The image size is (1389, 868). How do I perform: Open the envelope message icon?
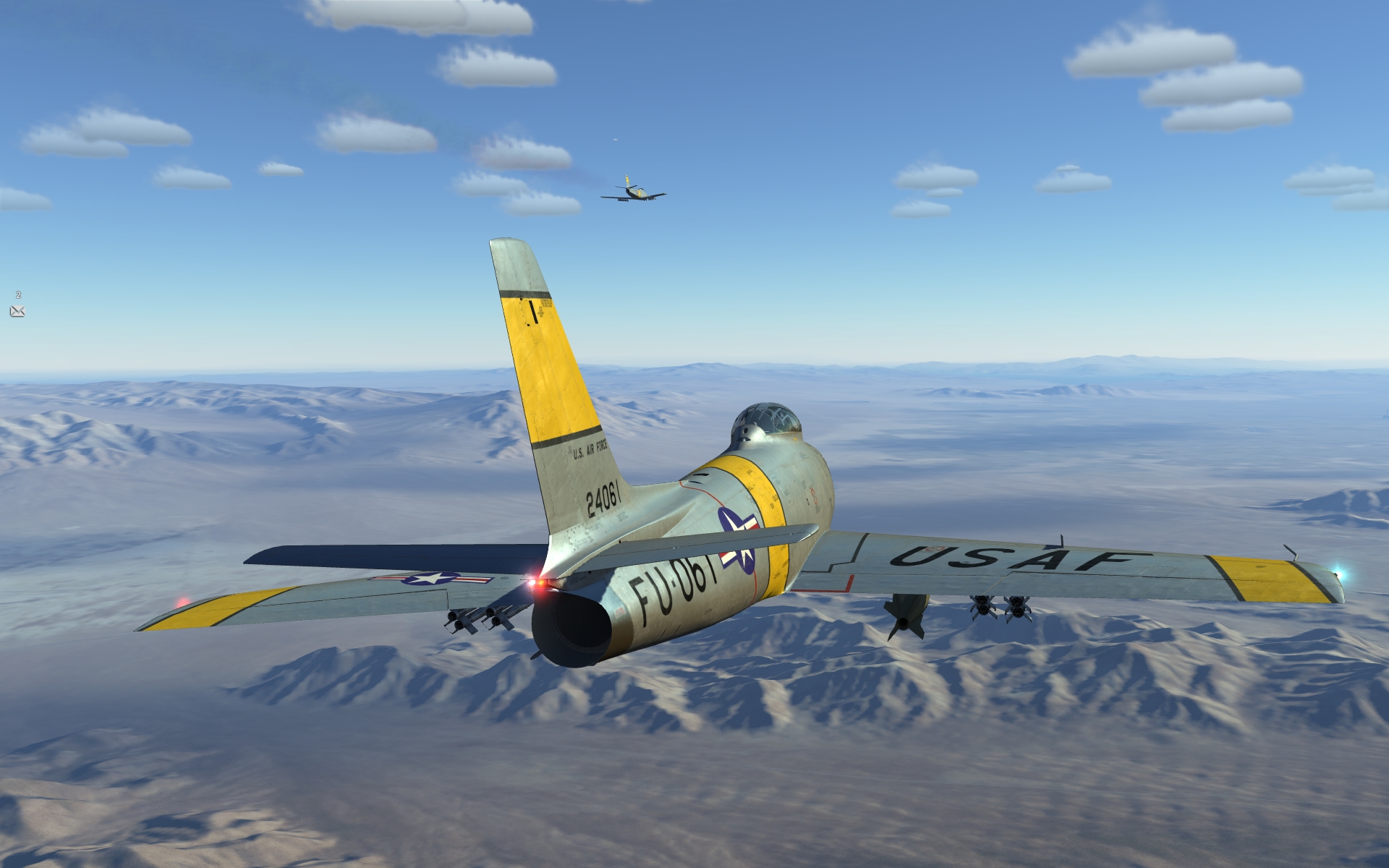click(17, 311)
